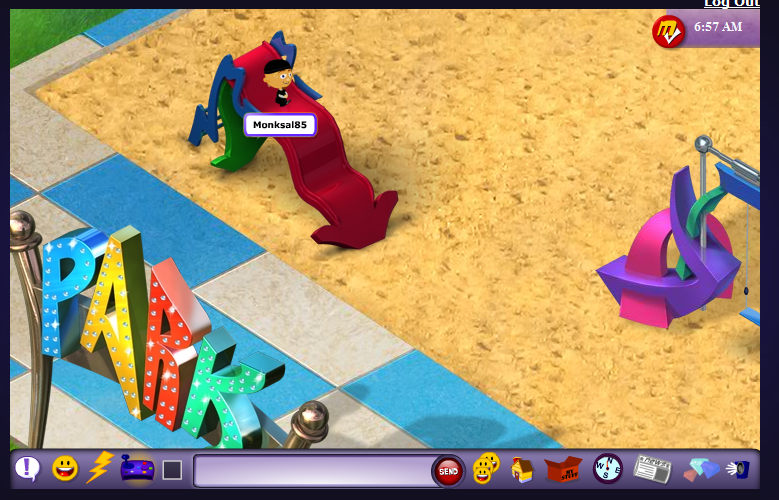
Task: Open the blue game console icon
Action: coord(135,468)
